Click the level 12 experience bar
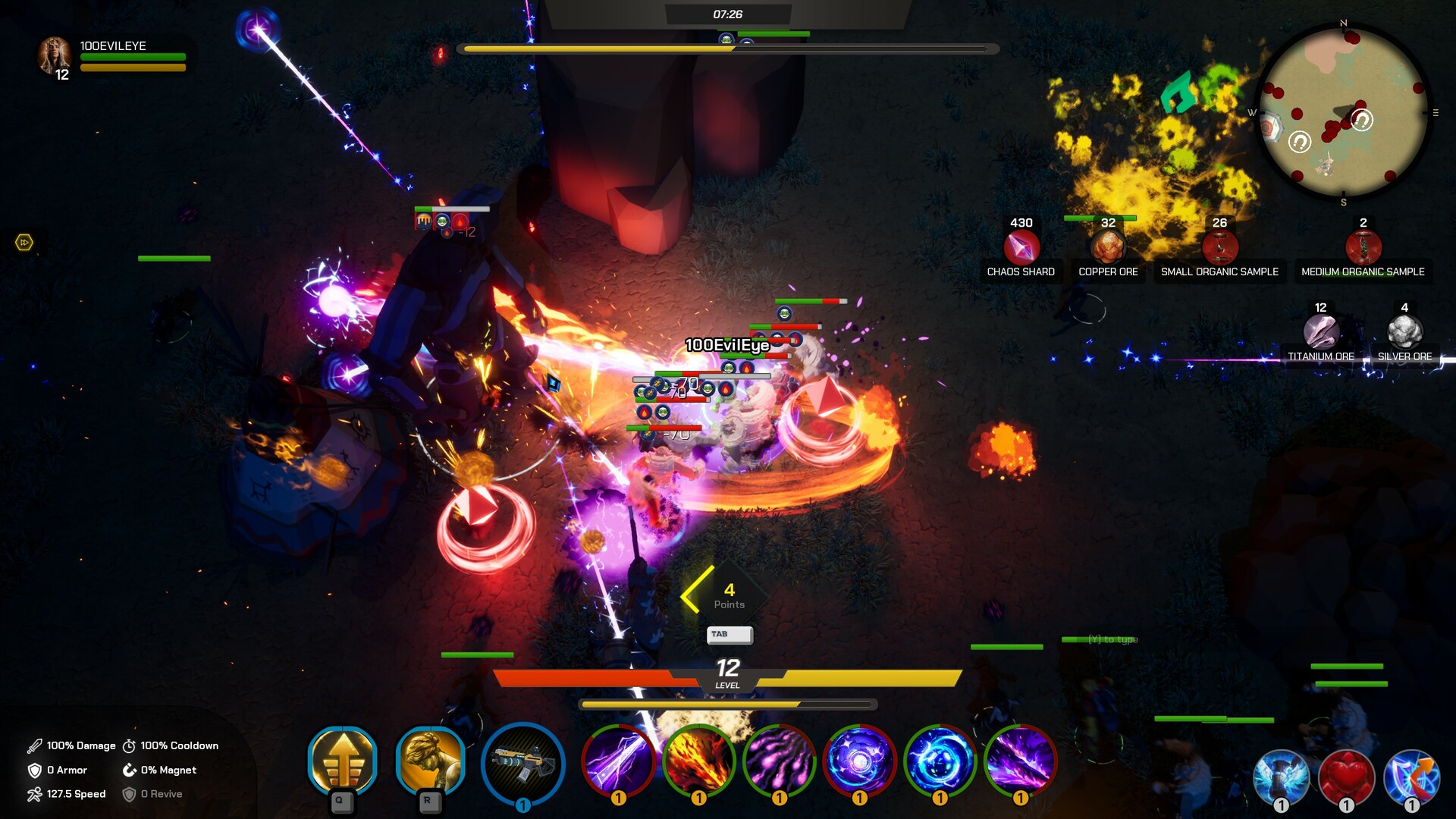This screenshot has width=1456, height=819. [x=726, y=677]
